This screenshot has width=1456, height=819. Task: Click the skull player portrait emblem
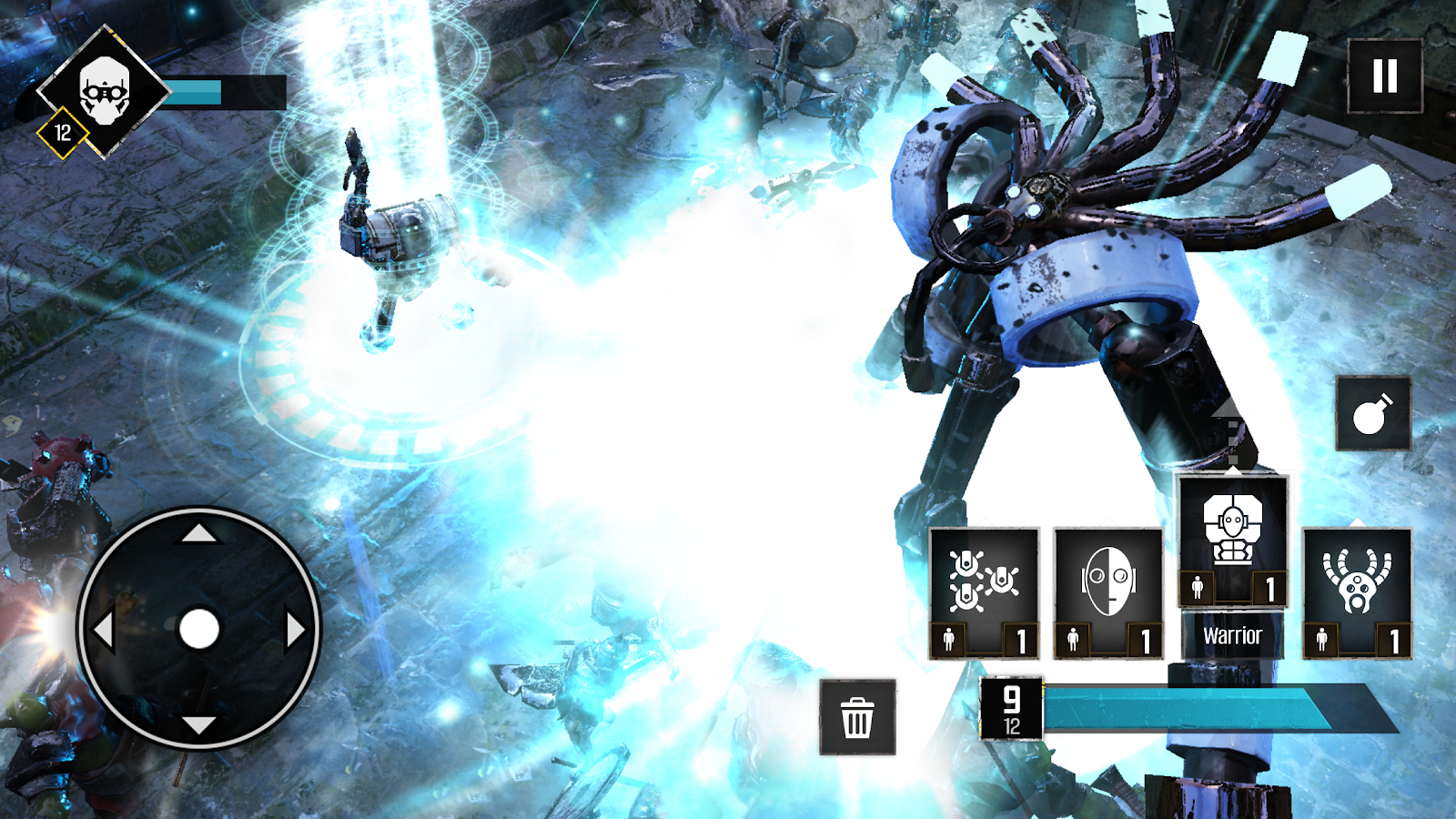[x=104, y=91]
